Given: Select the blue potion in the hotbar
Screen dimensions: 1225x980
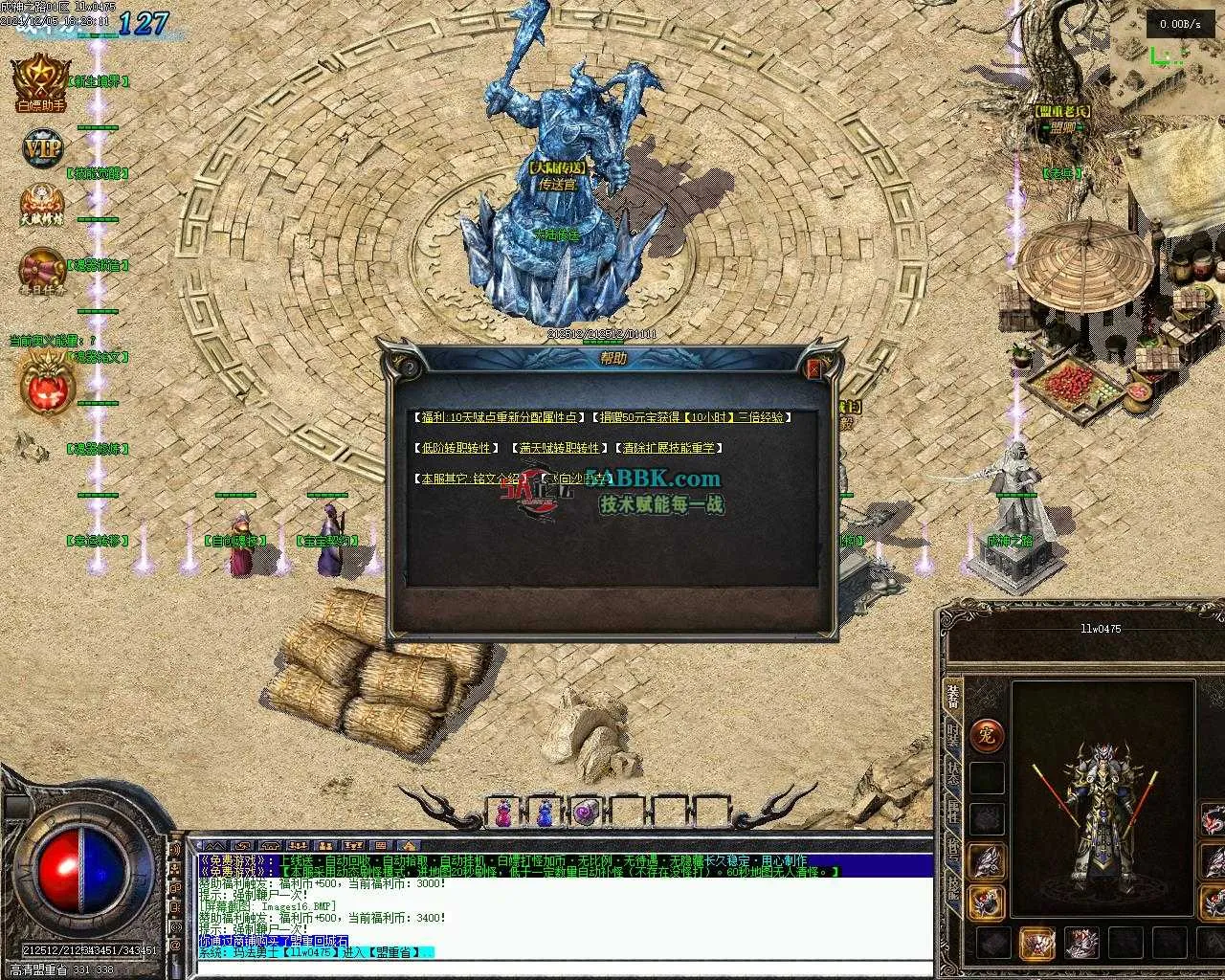Looking at the screenshot, I should 545,813.
